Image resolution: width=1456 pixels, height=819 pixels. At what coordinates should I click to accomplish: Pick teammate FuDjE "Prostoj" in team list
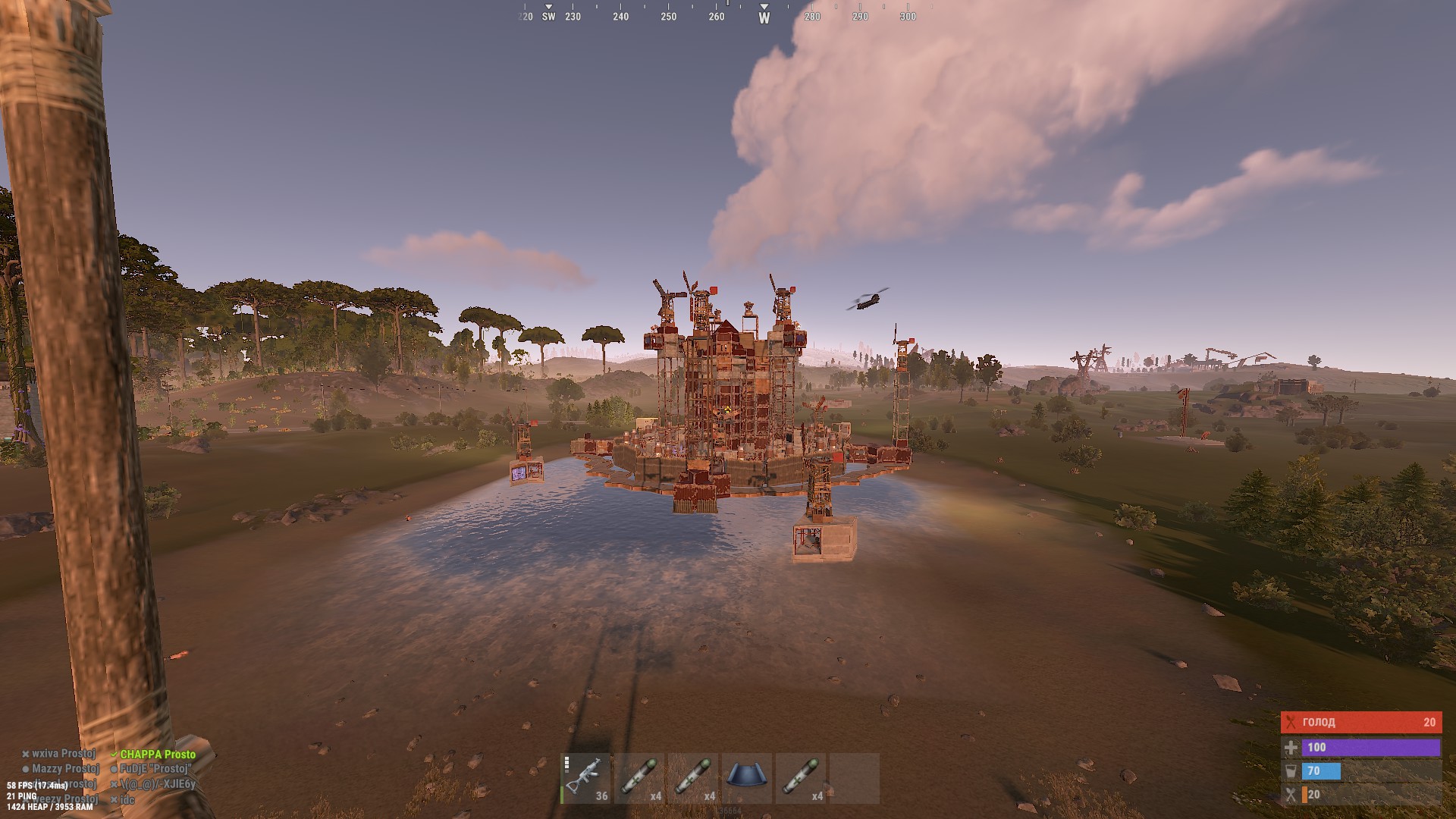(x=154, y=769)
